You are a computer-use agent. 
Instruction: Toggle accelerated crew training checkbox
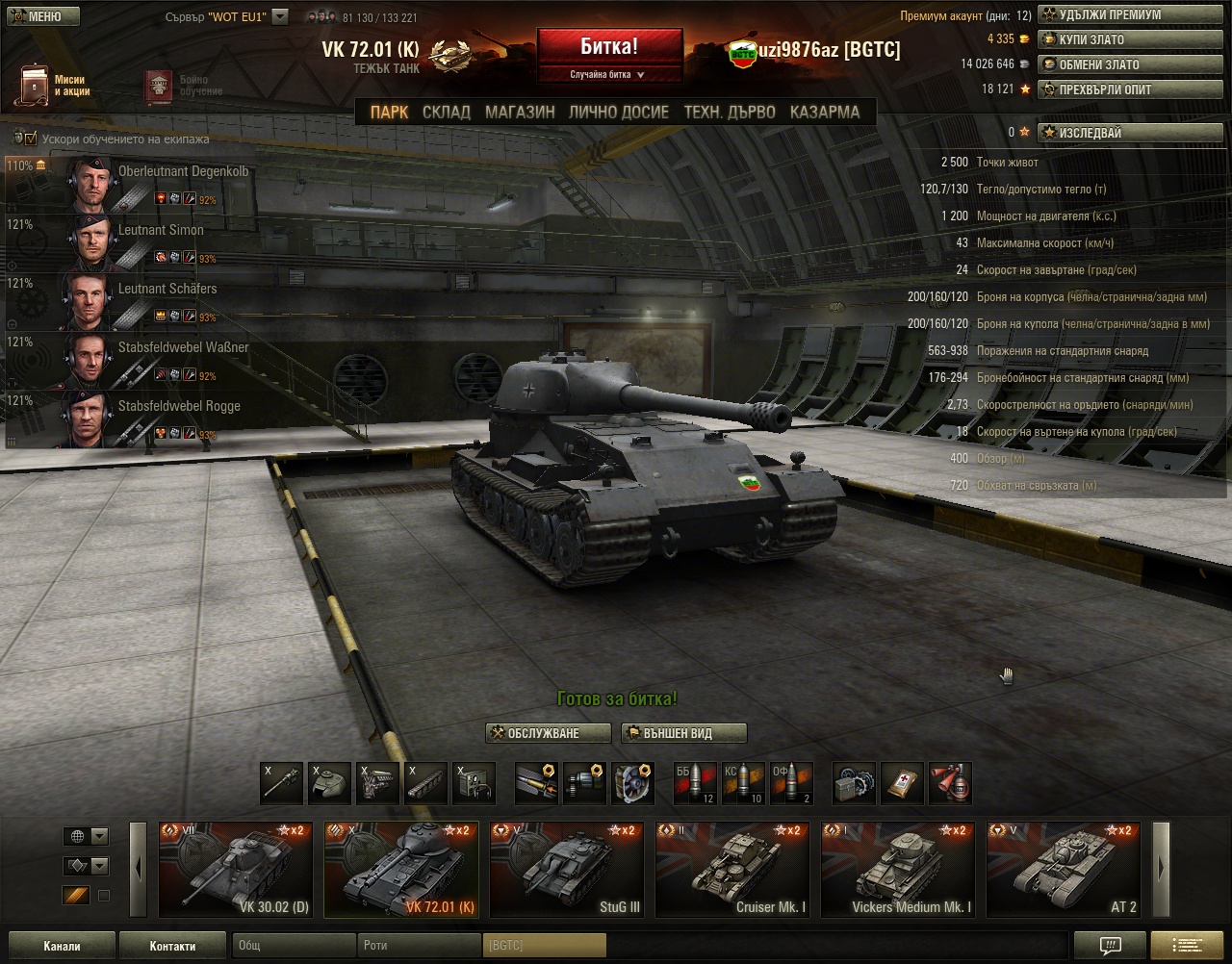click(30, 139)
